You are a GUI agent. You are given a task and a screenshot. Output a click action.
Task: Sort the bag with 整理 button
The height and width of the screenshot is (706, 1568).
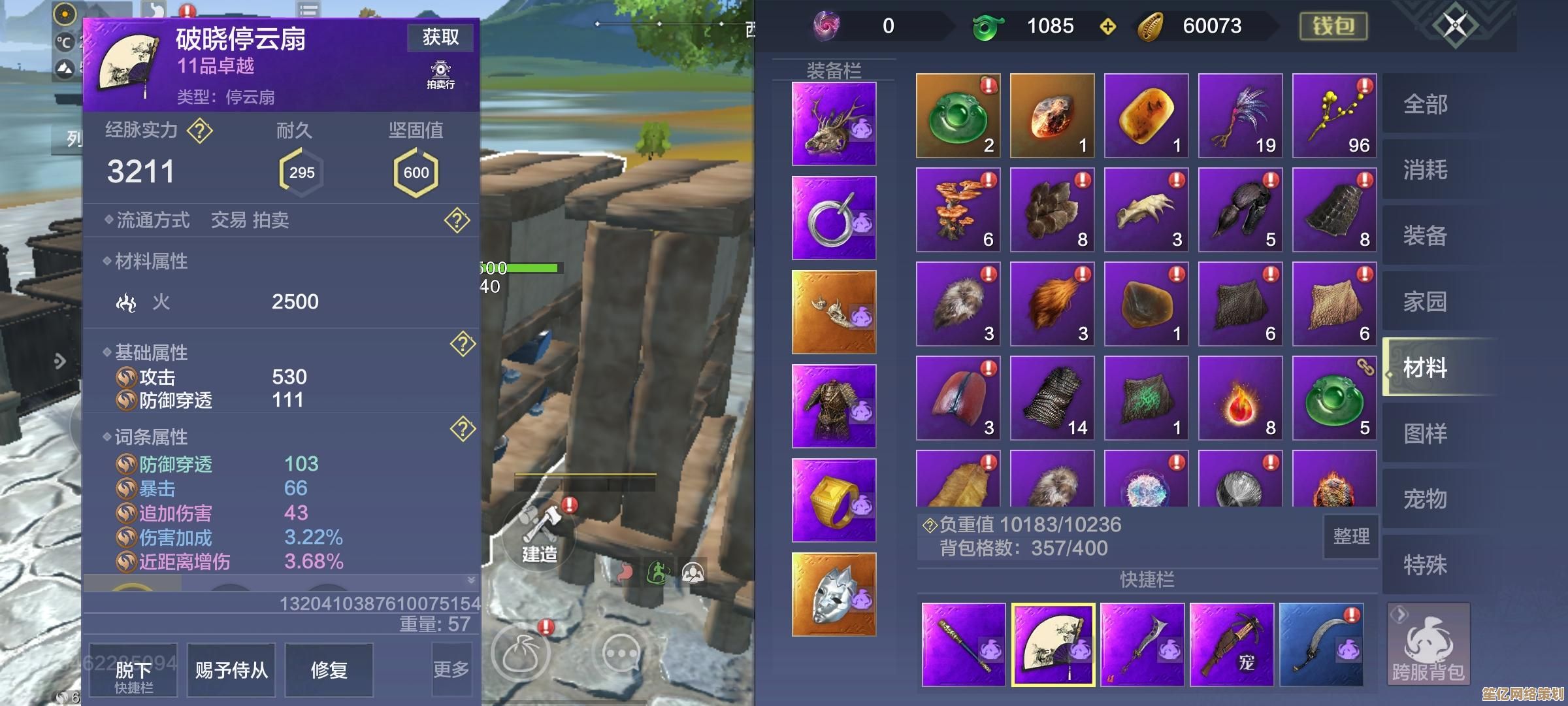tap(1350, 537)
